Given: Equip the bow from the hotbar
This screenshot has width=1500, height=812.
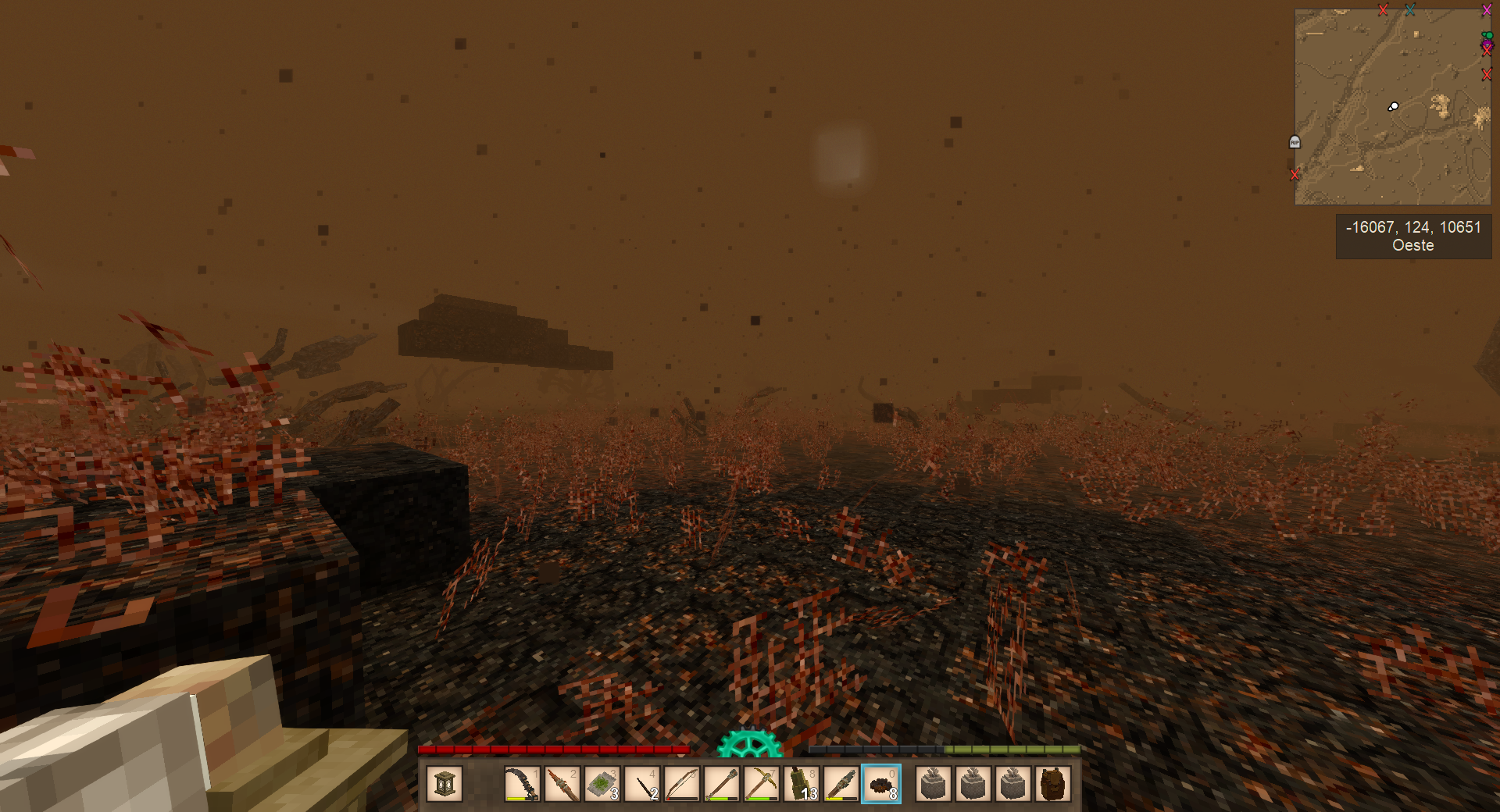Looking at the screenshot, I should click(x=682, y=784).
